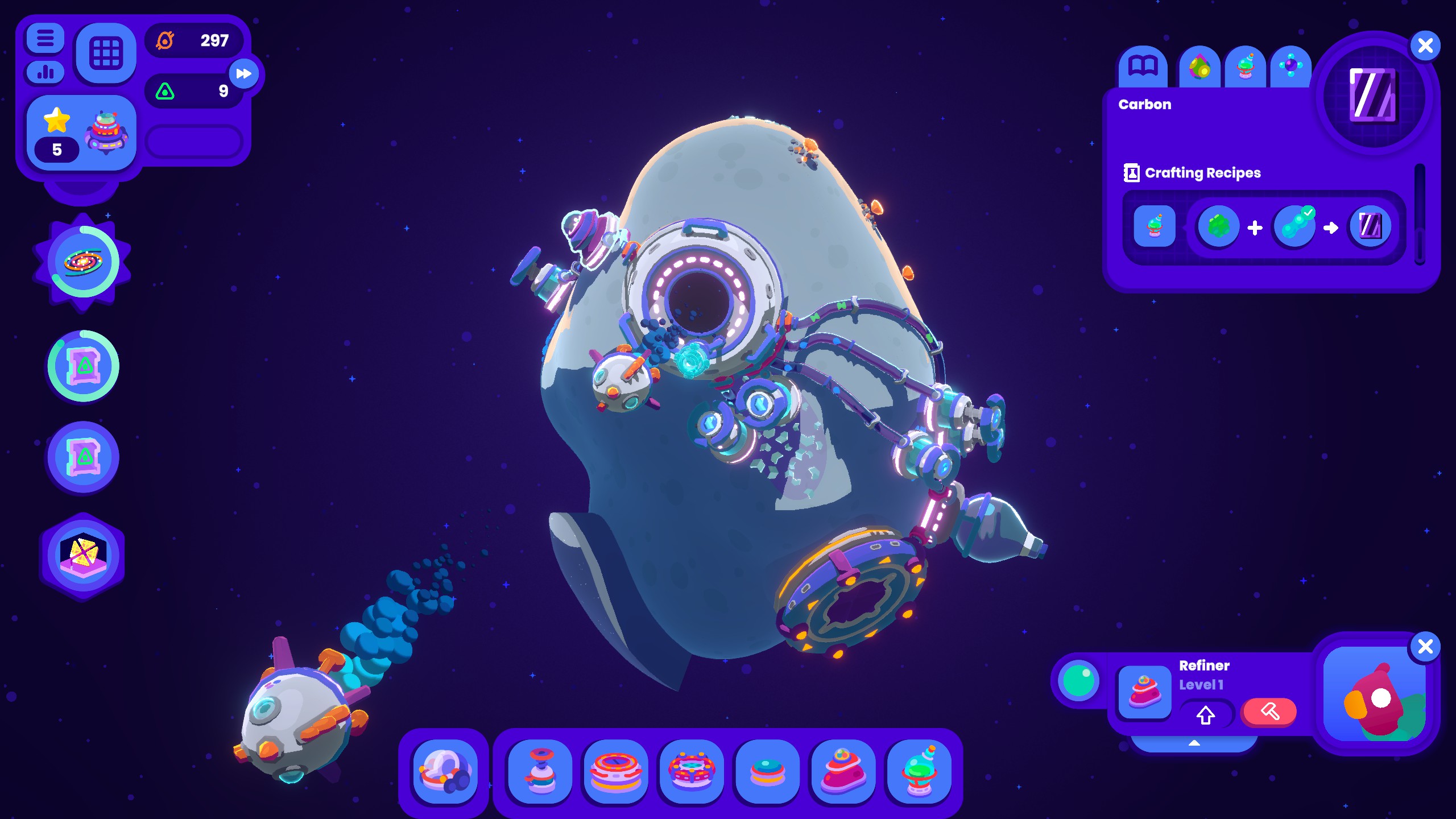
Task: Upgrade the Refiner with the arrow button
Action: [1205, 714]
